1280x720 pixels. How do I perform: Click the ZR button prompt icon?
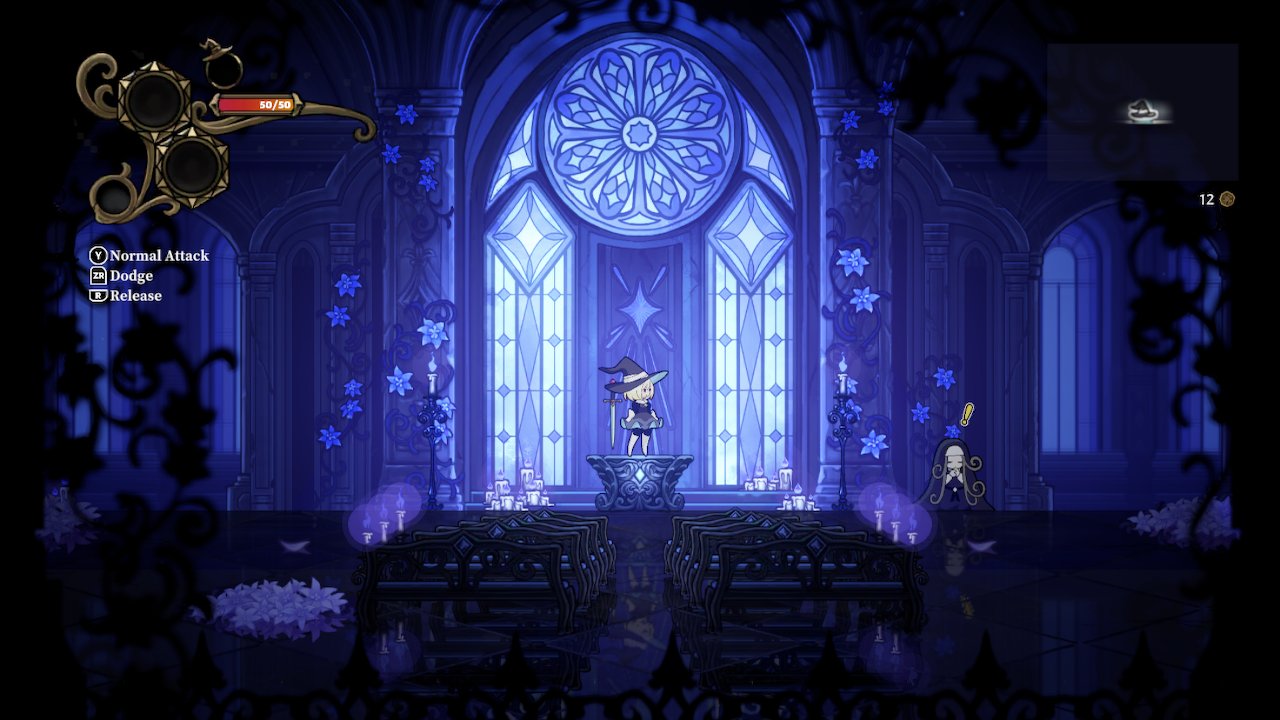click(97, 275)
